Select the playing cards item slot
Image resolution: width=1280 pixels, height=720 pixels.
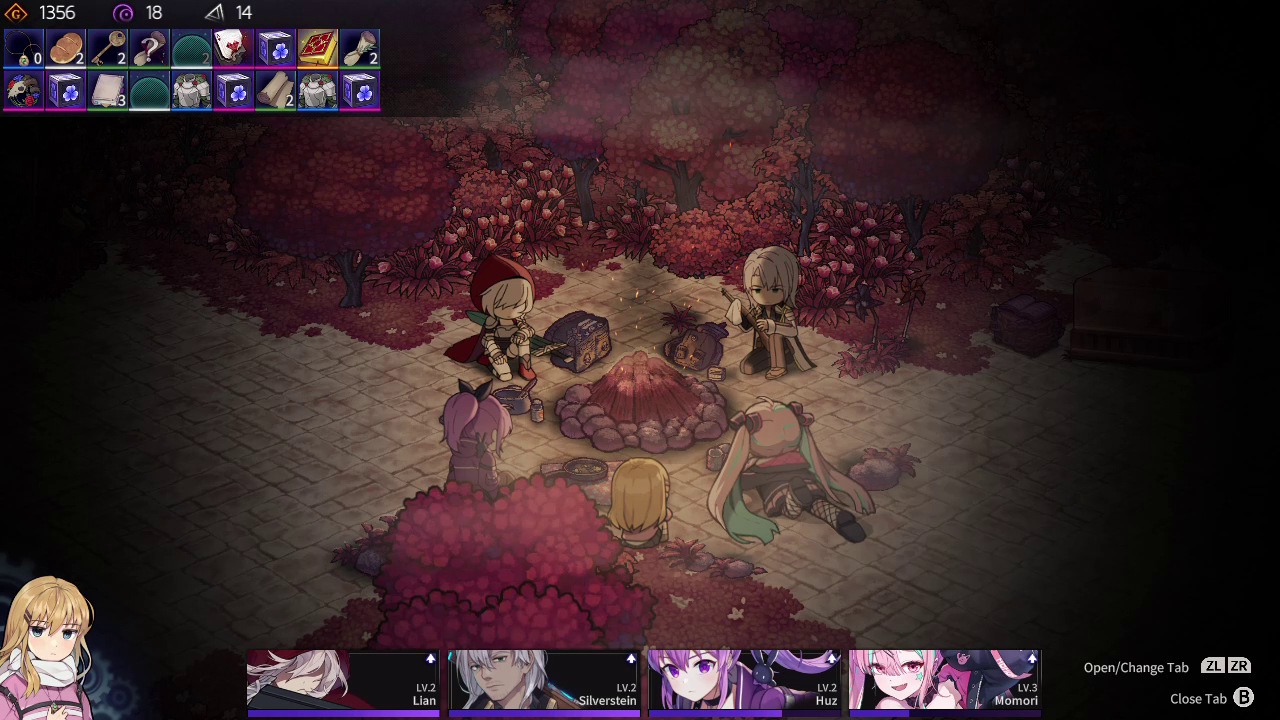234,48
